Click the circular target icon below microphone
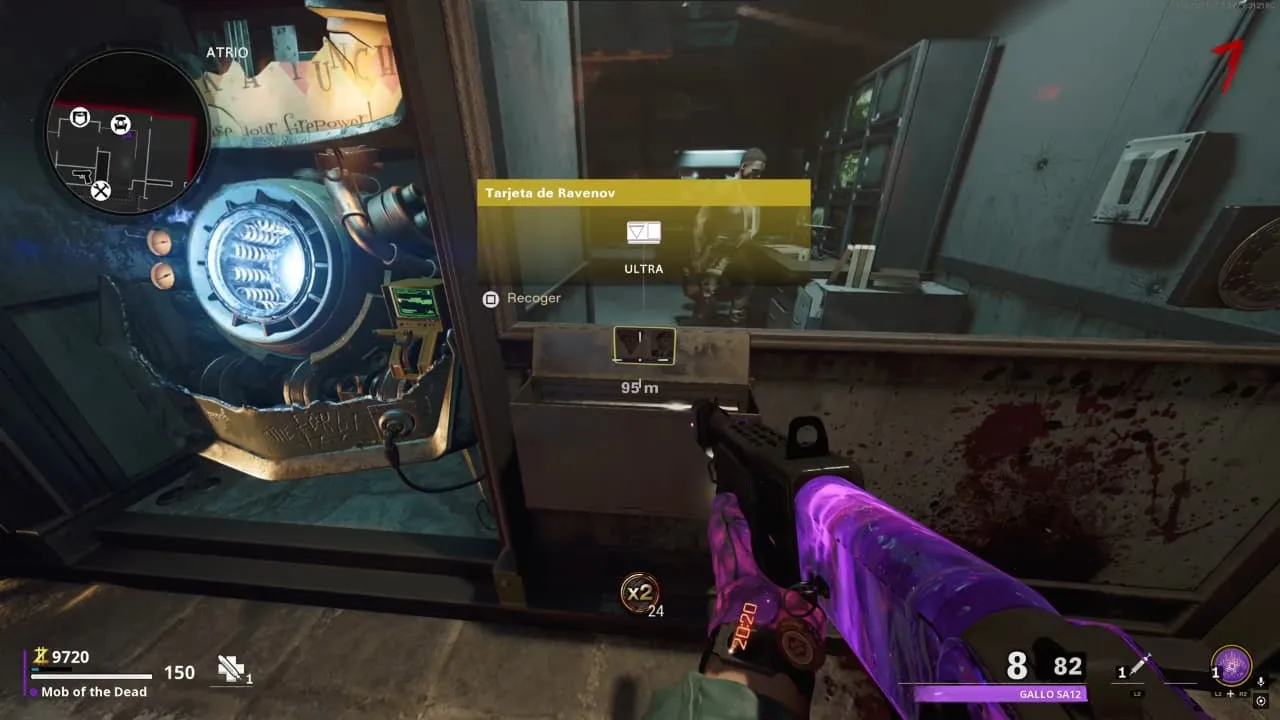This screenshot has width=1280, height=720. click(1260, 701)
